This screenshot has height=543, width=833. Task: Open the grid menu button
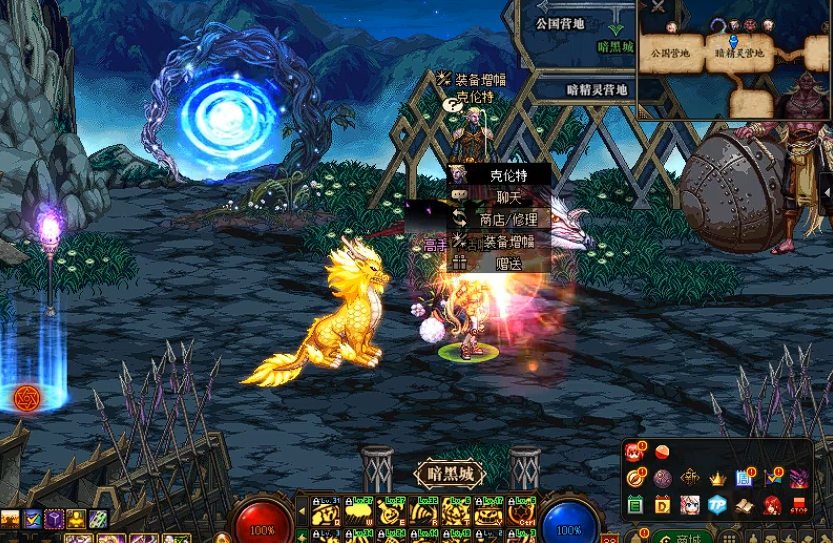click(730, 537)
